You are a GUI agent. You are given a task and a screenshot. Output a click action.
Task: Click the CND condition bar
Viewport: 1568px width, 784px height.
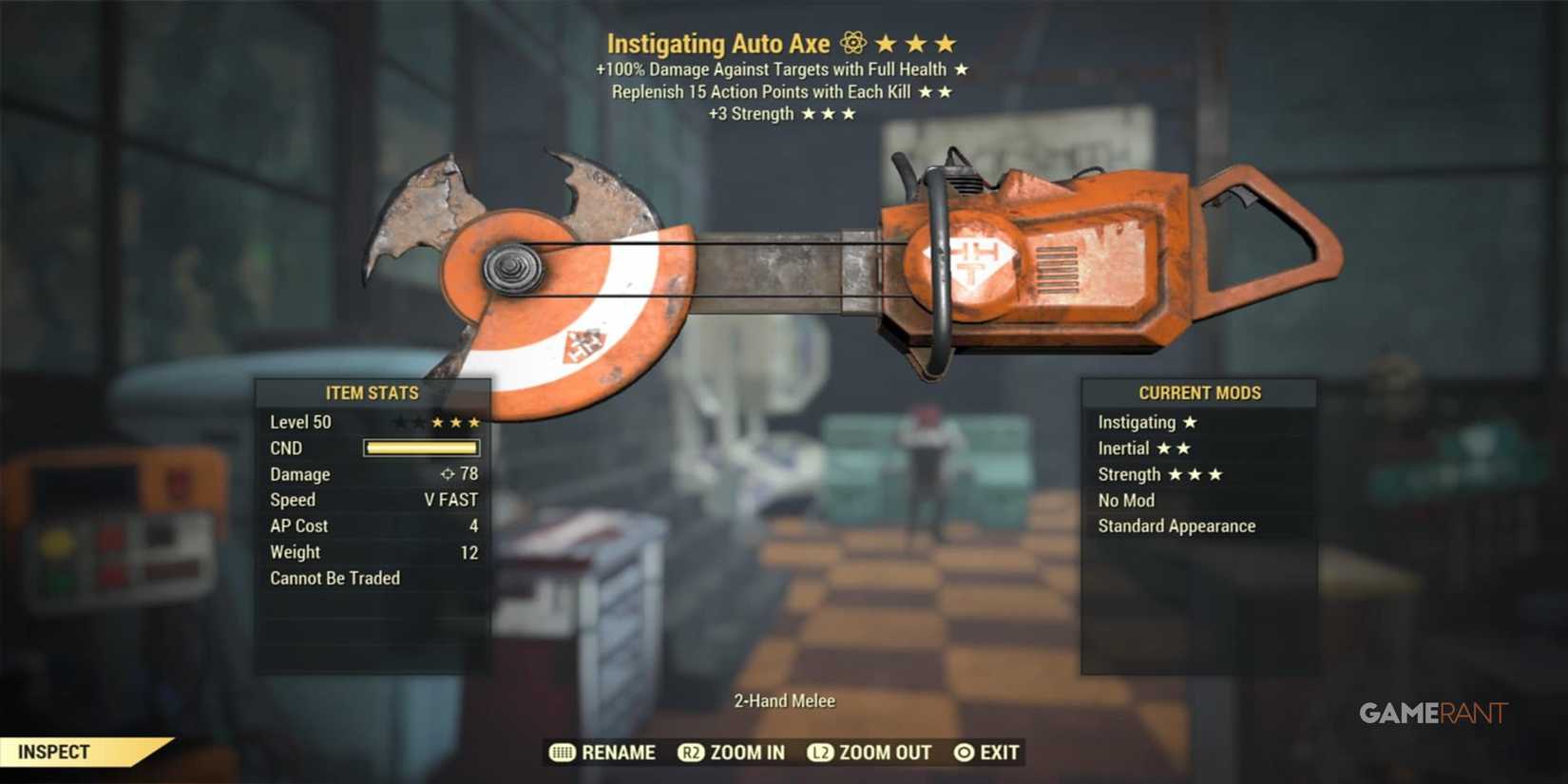421,448
